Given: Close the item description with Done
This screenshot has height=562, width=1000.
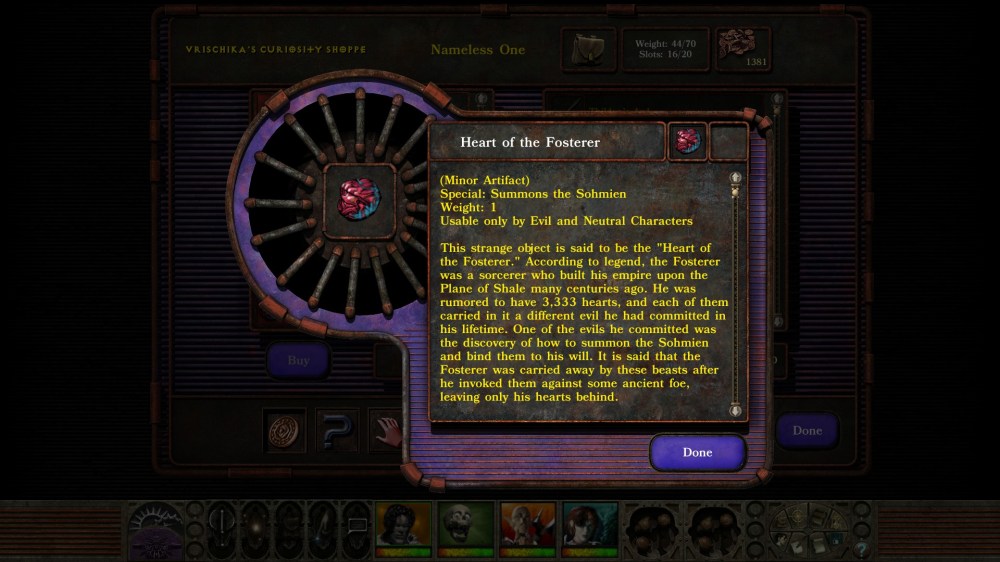Looking at the screenshot, I should click(697, 452).
